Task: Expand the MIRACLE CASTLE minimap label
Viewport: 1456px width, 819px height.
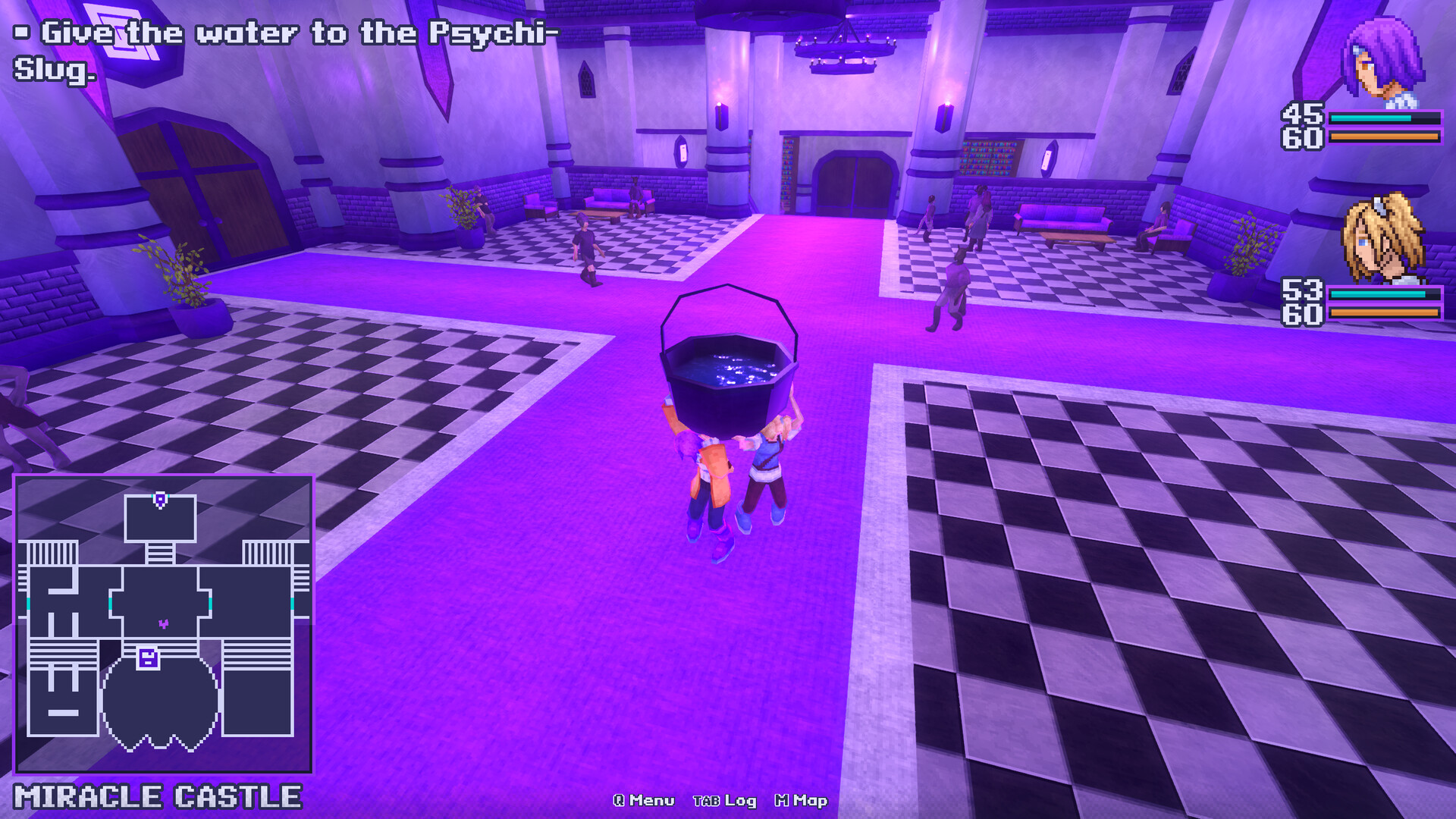Action: (x=157, y=798)
